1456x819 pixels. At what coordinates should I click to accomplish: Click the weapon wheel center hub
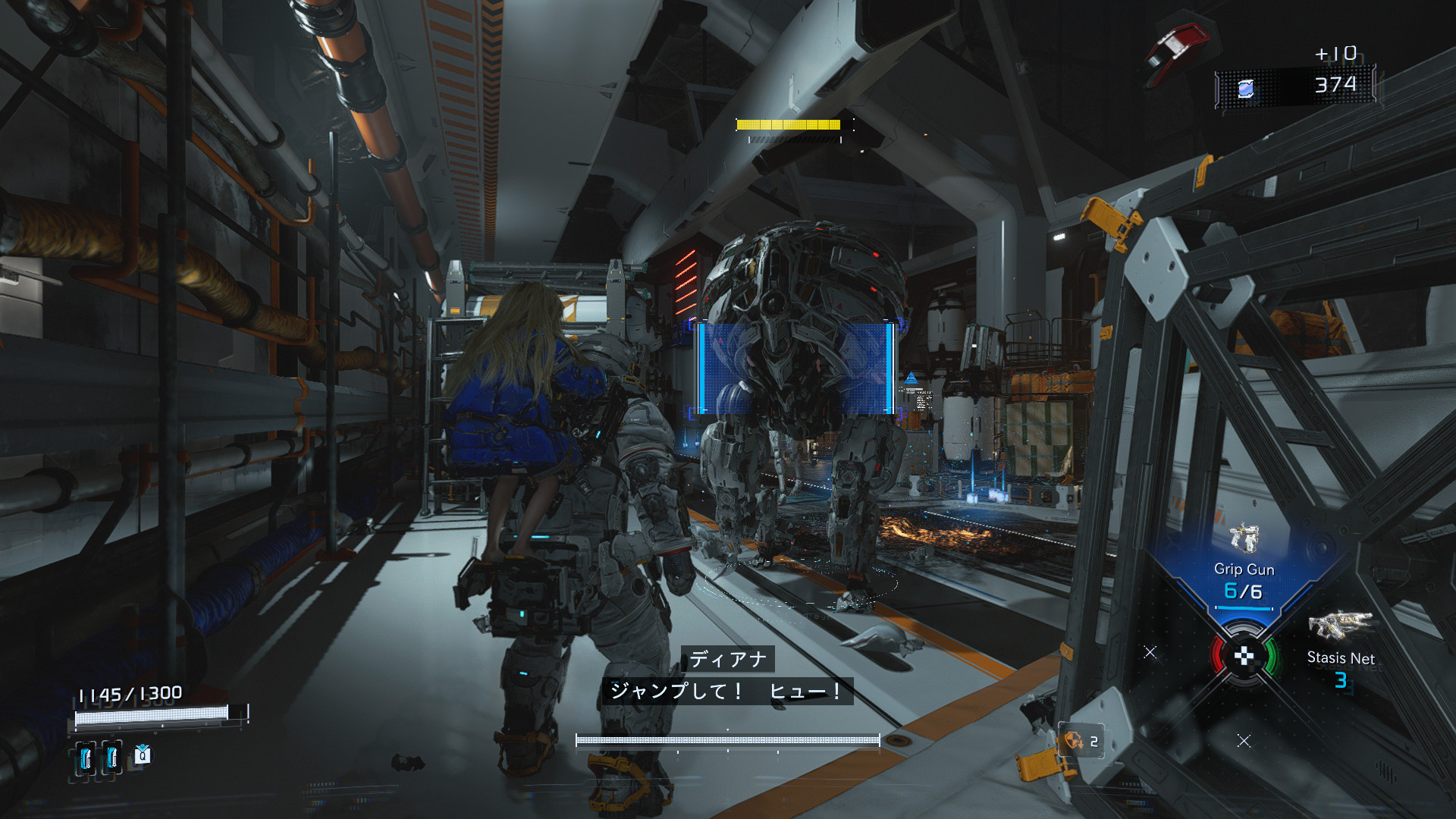pos(1244,657)
